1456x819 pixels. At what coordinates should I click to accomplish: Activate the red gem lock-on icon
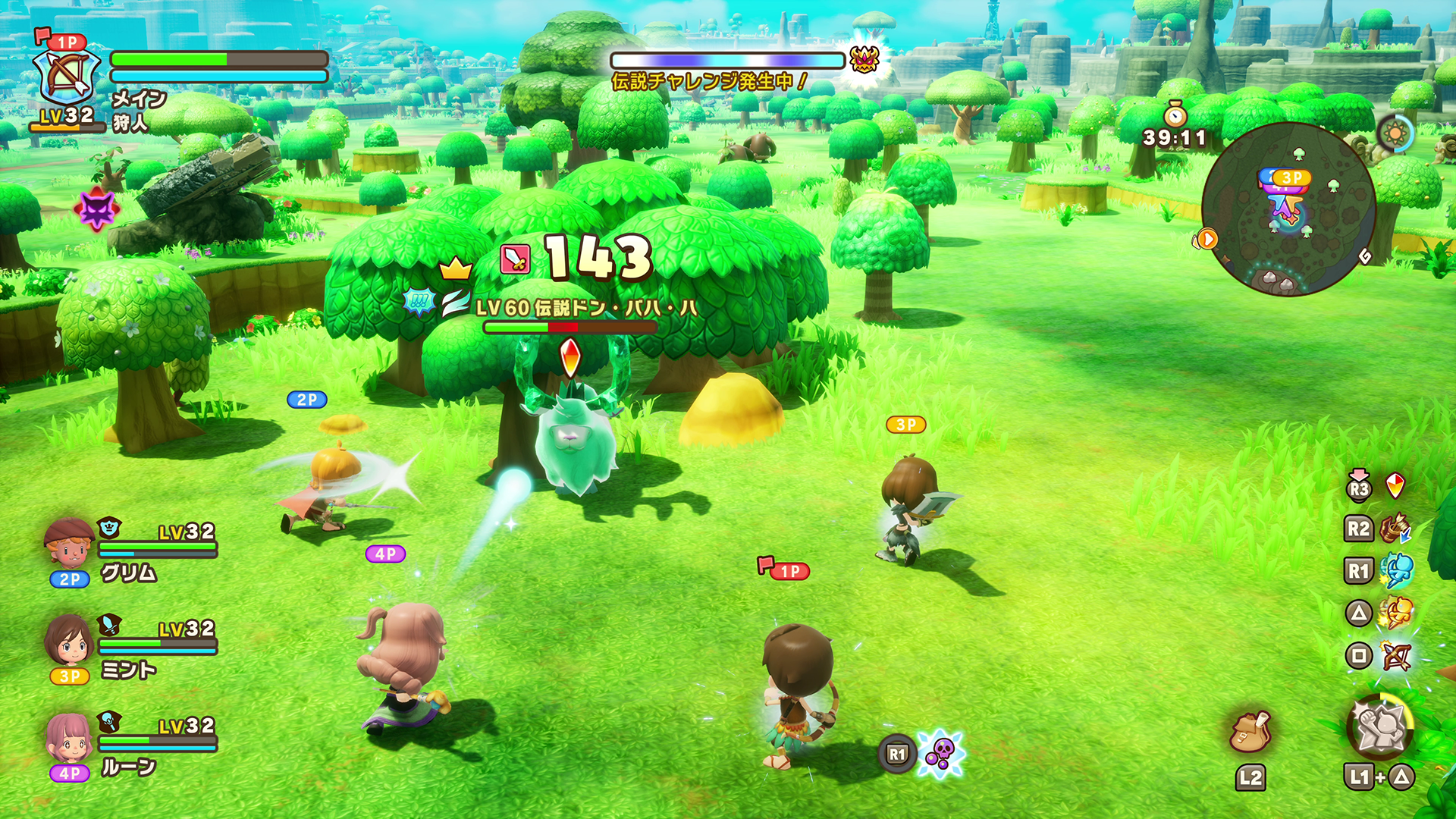click(1395, 486)
